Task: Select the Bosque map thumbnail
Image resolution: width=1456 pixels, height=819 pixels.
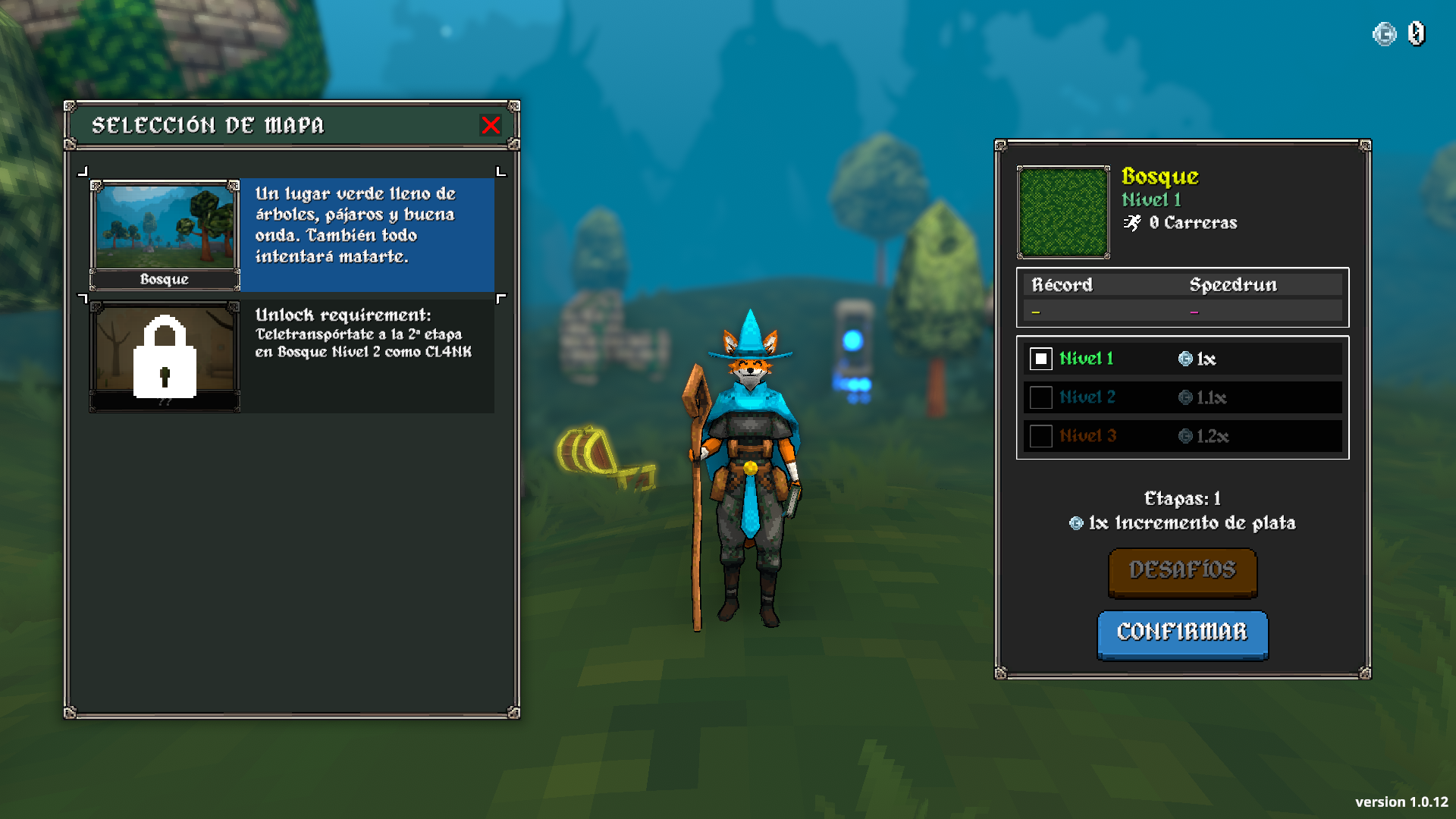Action: click(165, 235)
